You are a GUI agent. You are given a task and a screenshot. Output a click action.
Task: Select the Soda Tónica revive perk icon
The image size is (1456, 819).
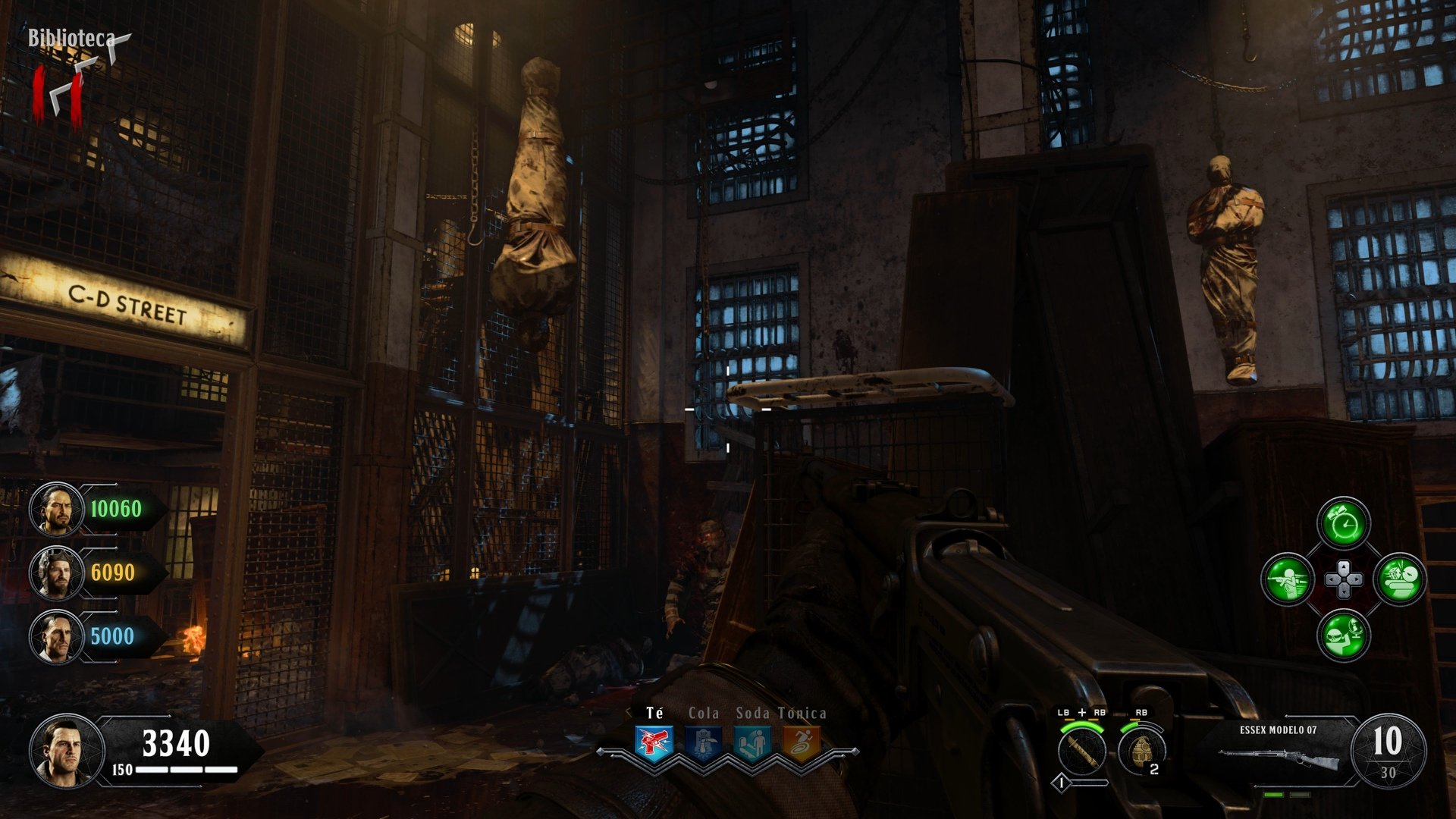tap(752, 742)
